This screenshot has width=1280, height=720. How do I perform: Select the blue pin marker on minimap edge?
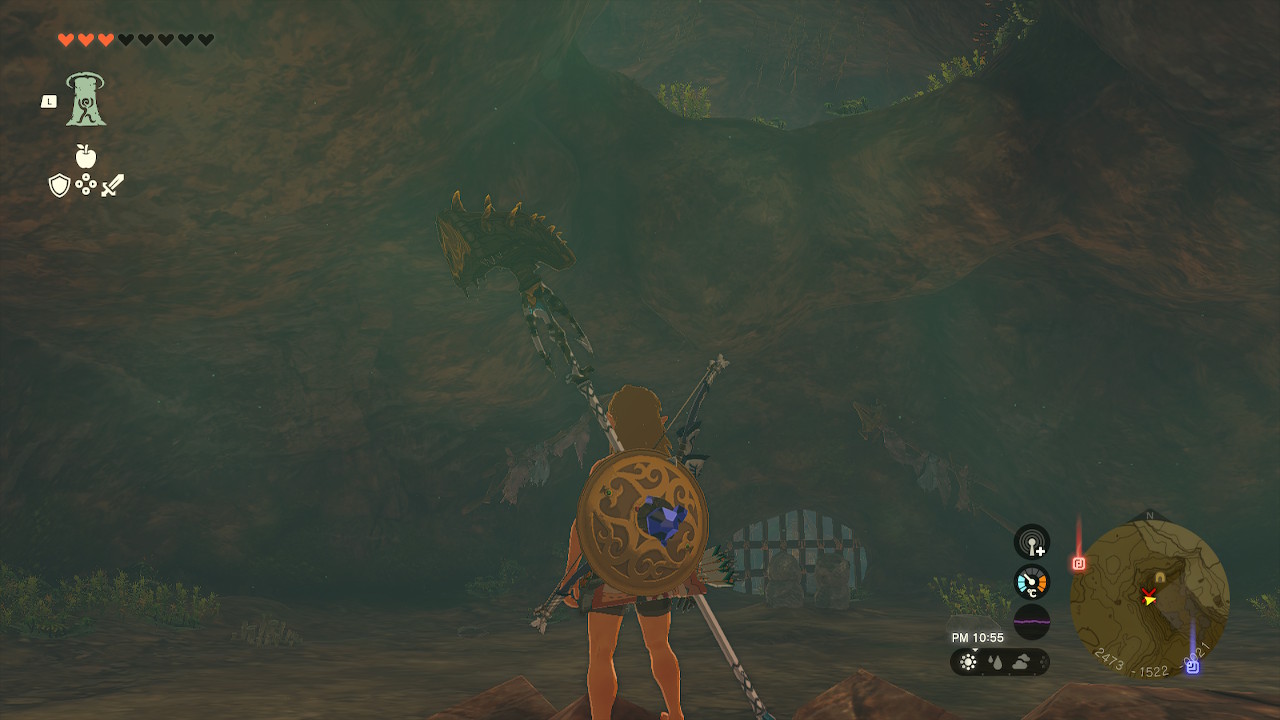pyautogui.click(x=1192, y=666)
